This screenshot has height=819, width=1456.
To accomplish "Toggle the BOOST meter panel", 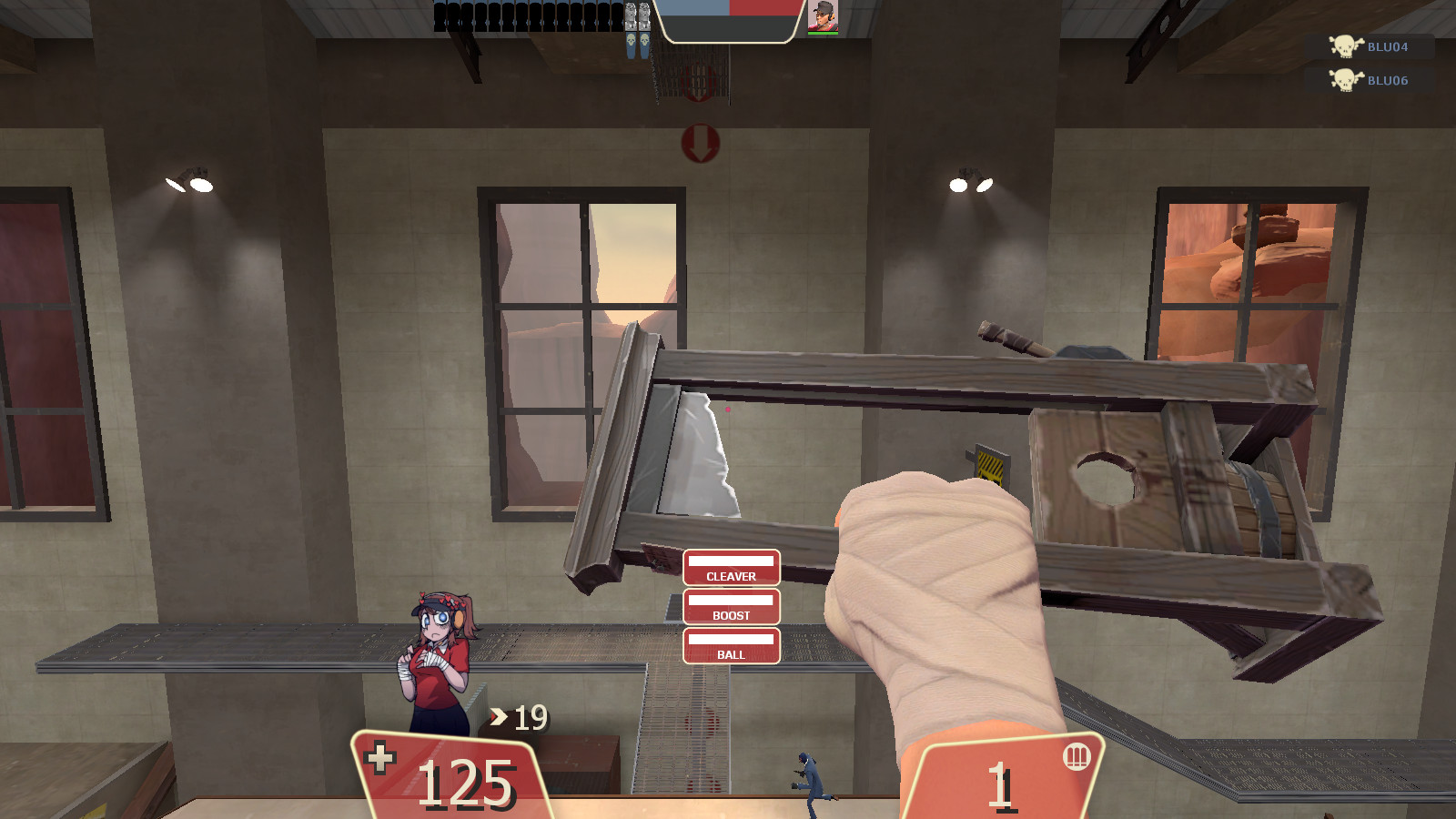I will click(x=733, y=608).
